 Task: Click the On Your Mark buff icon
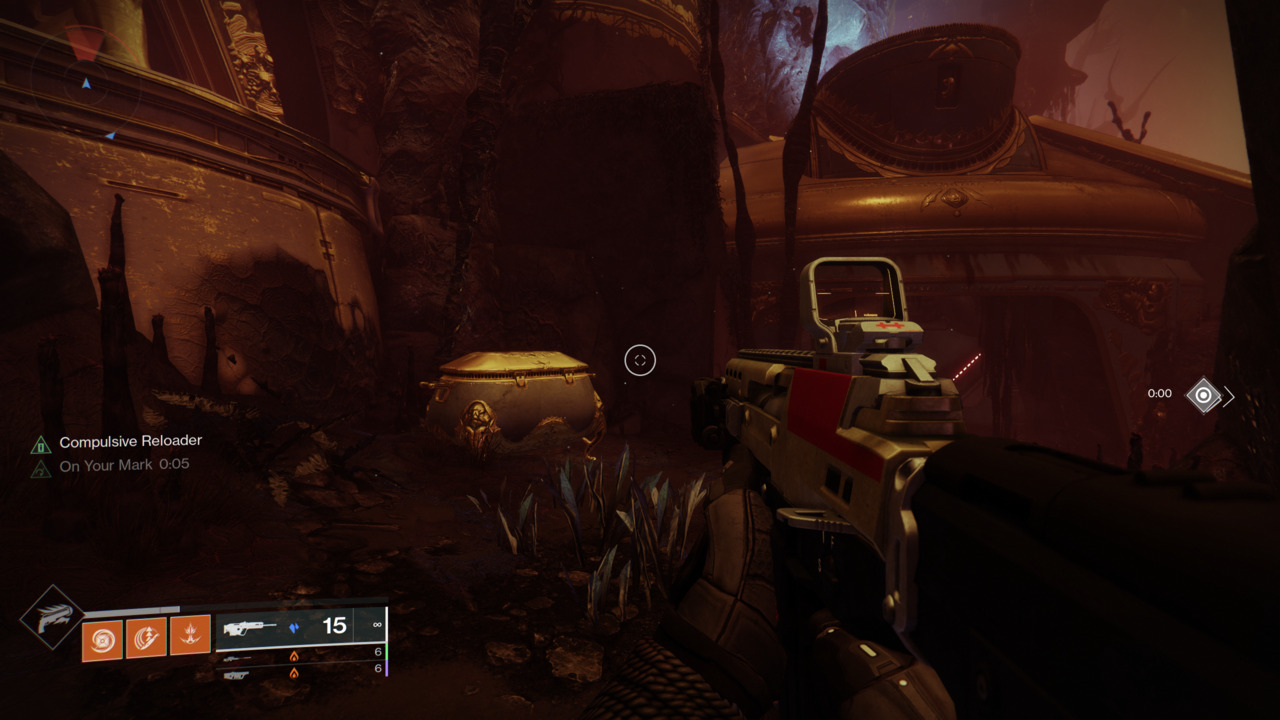42,464
